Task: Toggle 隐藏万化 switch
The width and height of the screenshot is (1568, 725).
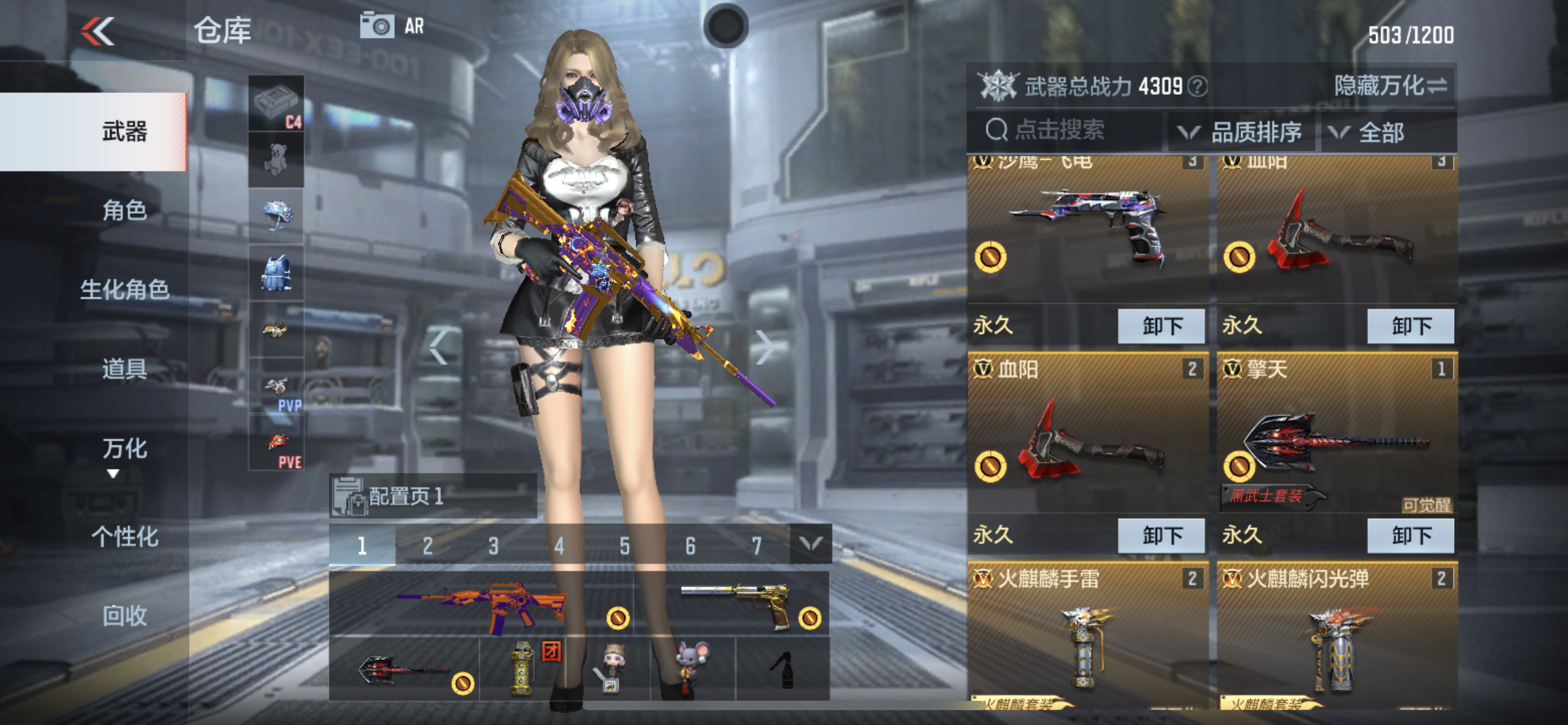Action: point(1390,86)
